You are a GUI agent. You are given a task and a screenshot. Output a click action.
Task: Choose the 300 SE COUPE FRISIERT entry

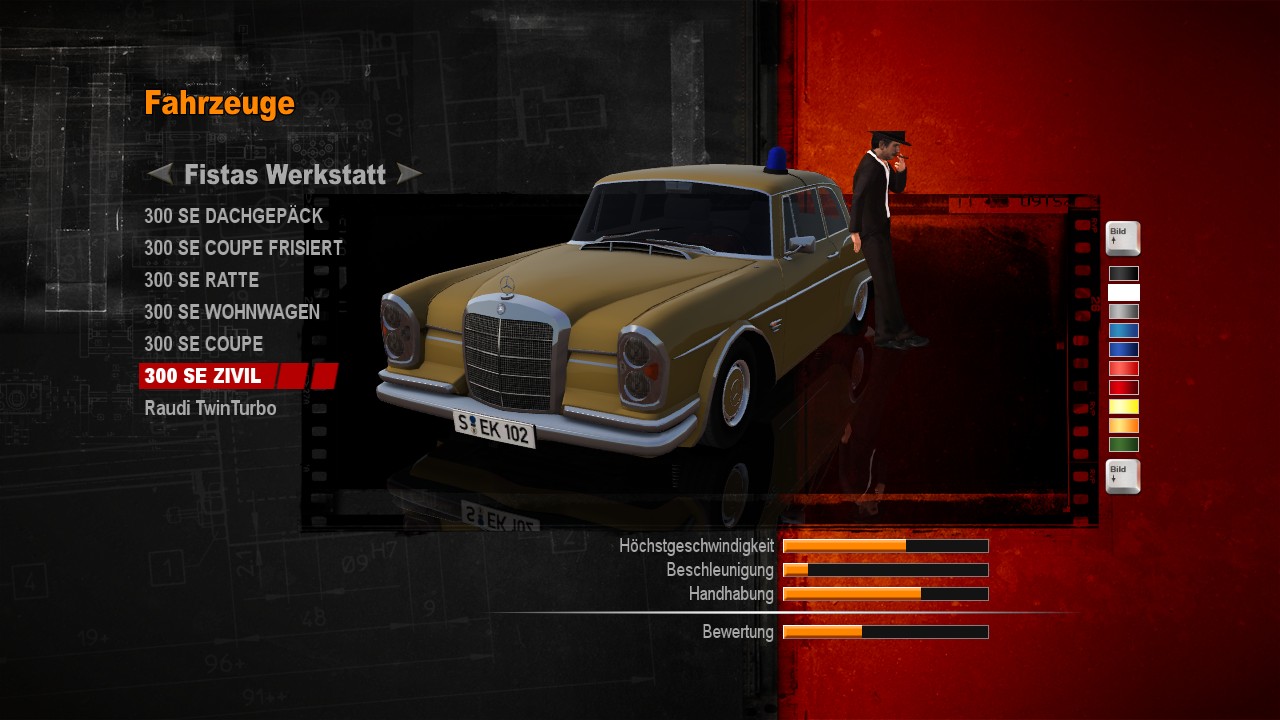coord(243,248)
